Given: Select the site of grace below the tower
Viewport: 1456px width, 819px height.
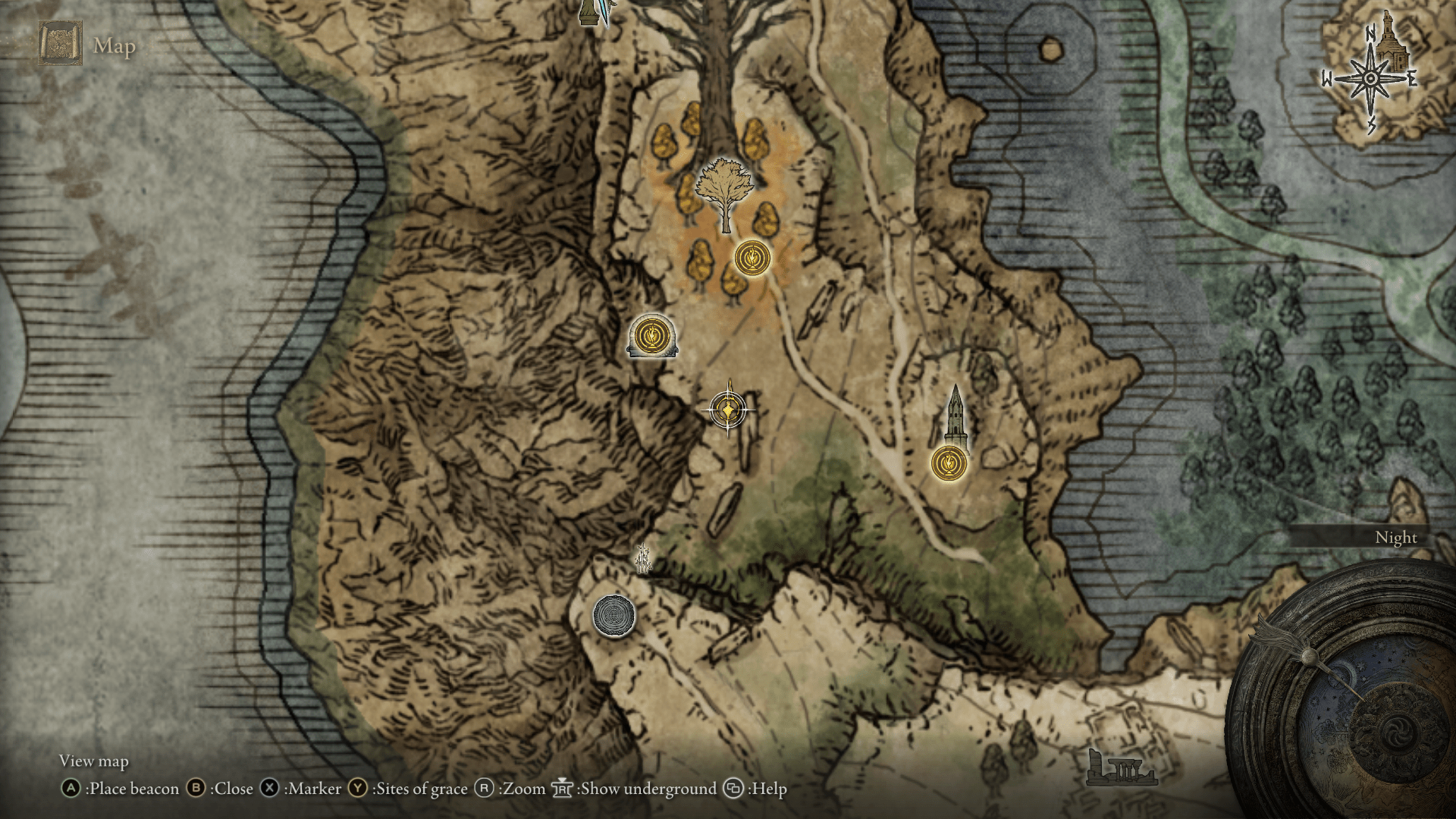Looking at the screenshot, I should (949, 463).
